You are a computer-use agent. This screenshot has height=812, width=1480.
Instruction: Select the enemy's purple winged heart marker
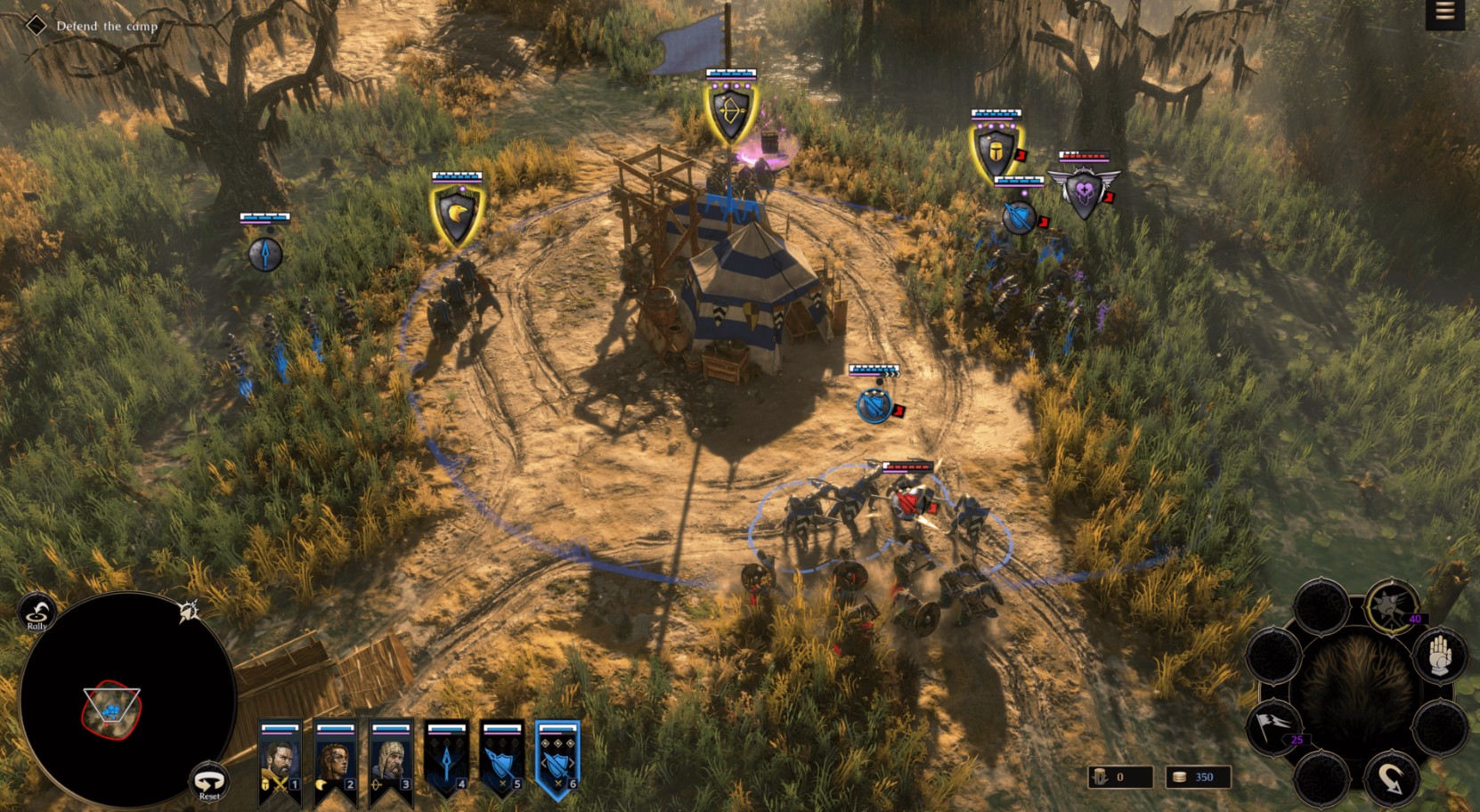[1084, 193]
